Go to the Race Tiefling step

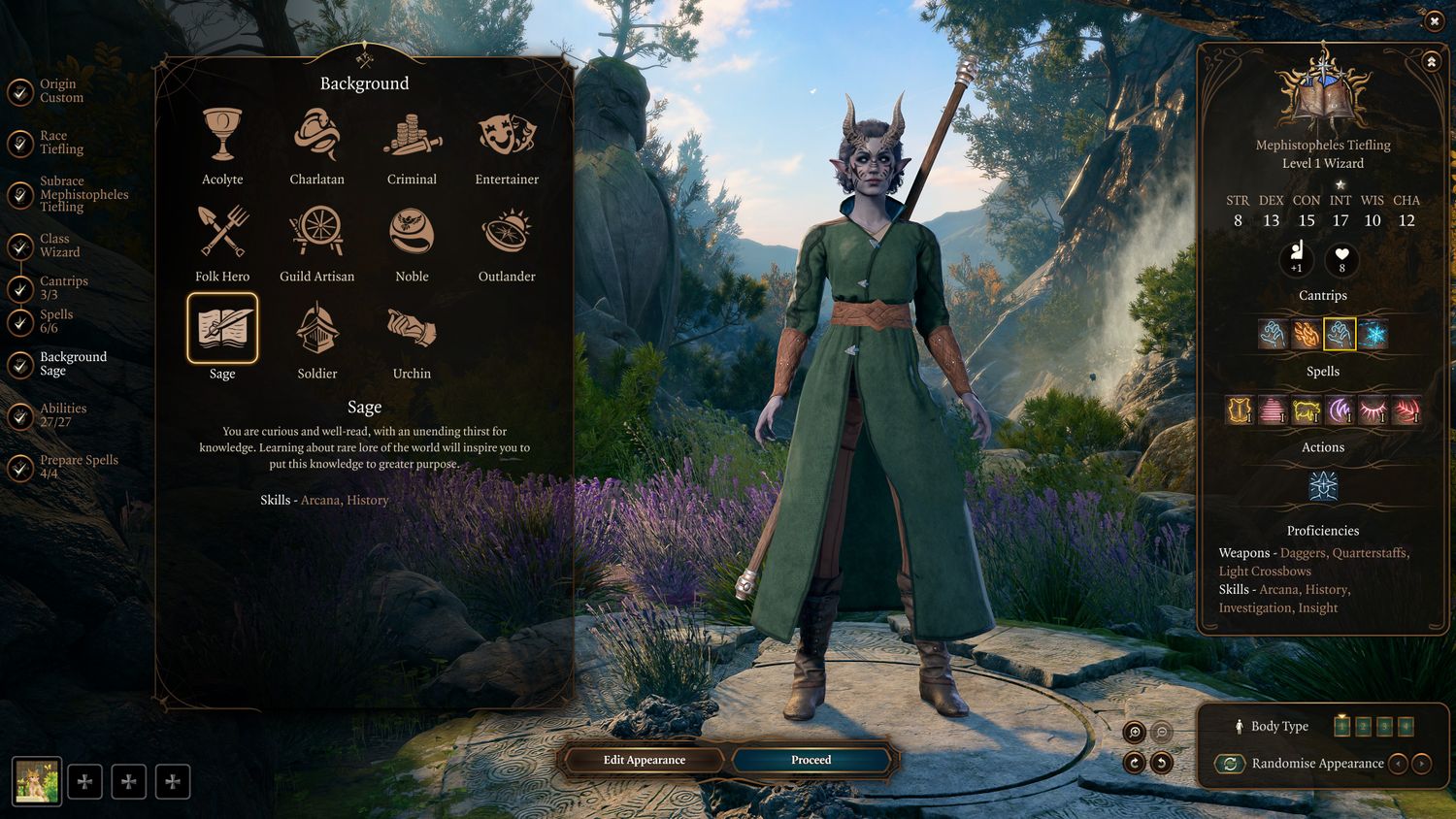click(60, 143)
